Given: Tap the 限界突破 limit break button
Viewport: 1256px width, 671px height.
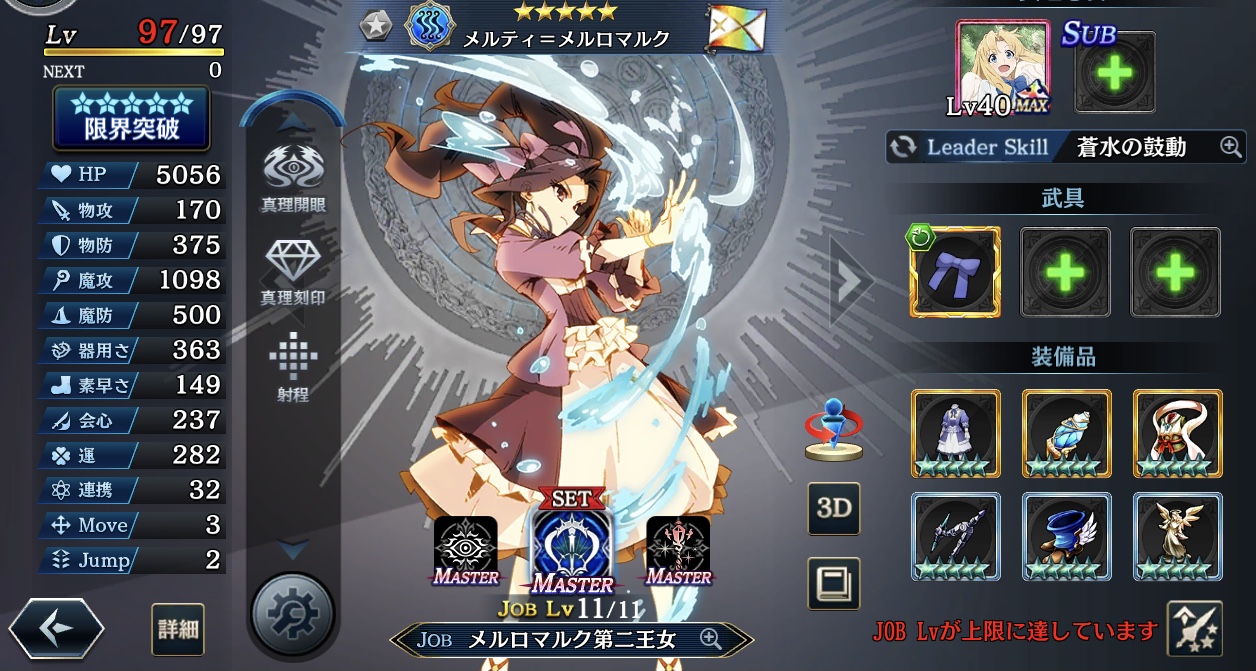Looking at the screenshot, I should click(131, 119).
